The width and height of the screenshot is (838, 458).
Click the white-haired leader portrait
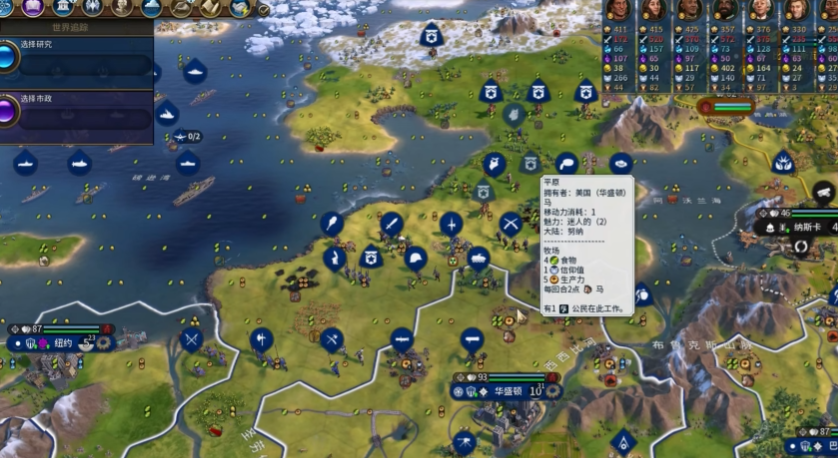(x=761, y=10)
